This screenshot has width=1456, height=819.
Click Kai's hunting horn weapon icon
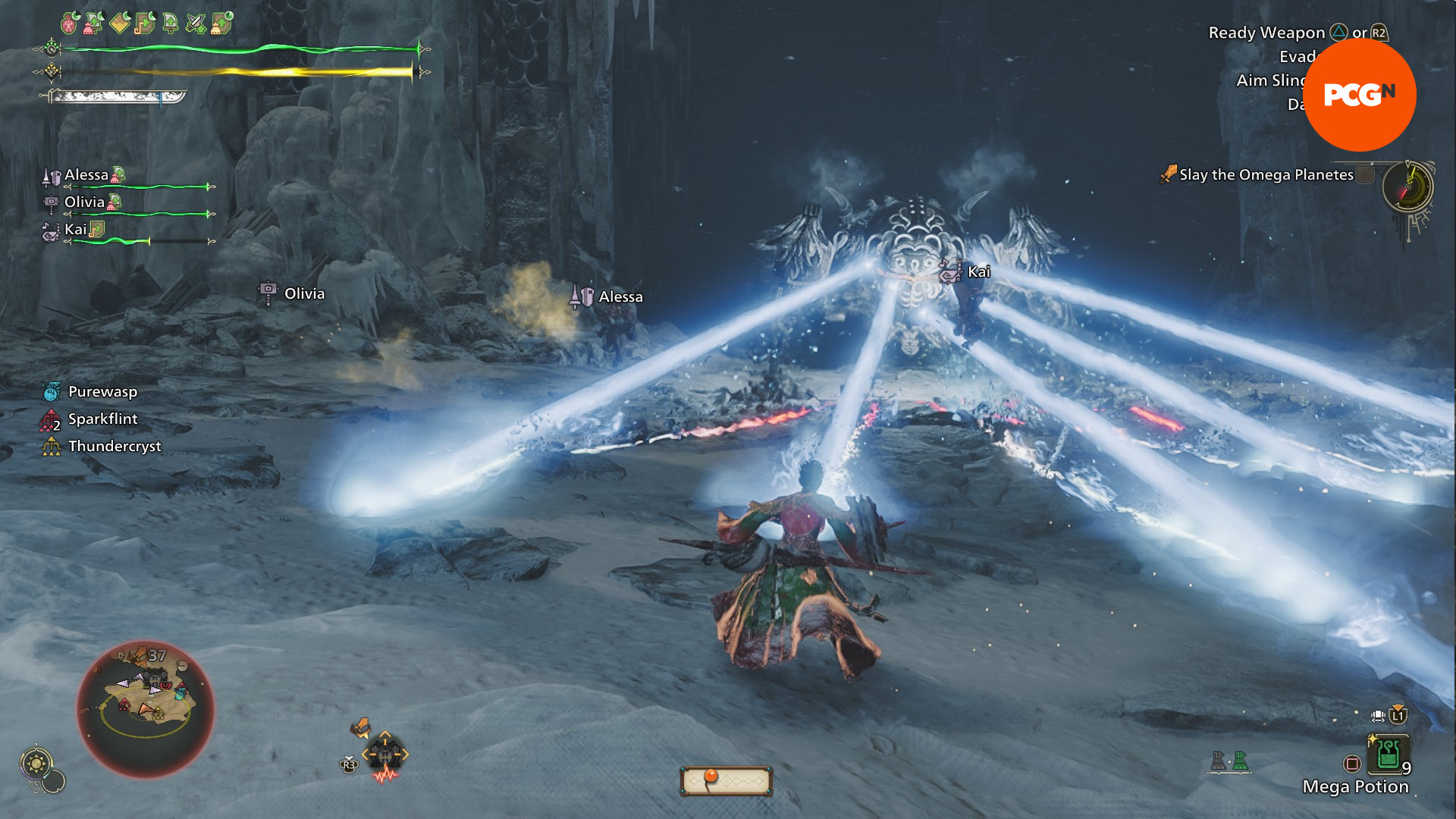coord(50,232)
